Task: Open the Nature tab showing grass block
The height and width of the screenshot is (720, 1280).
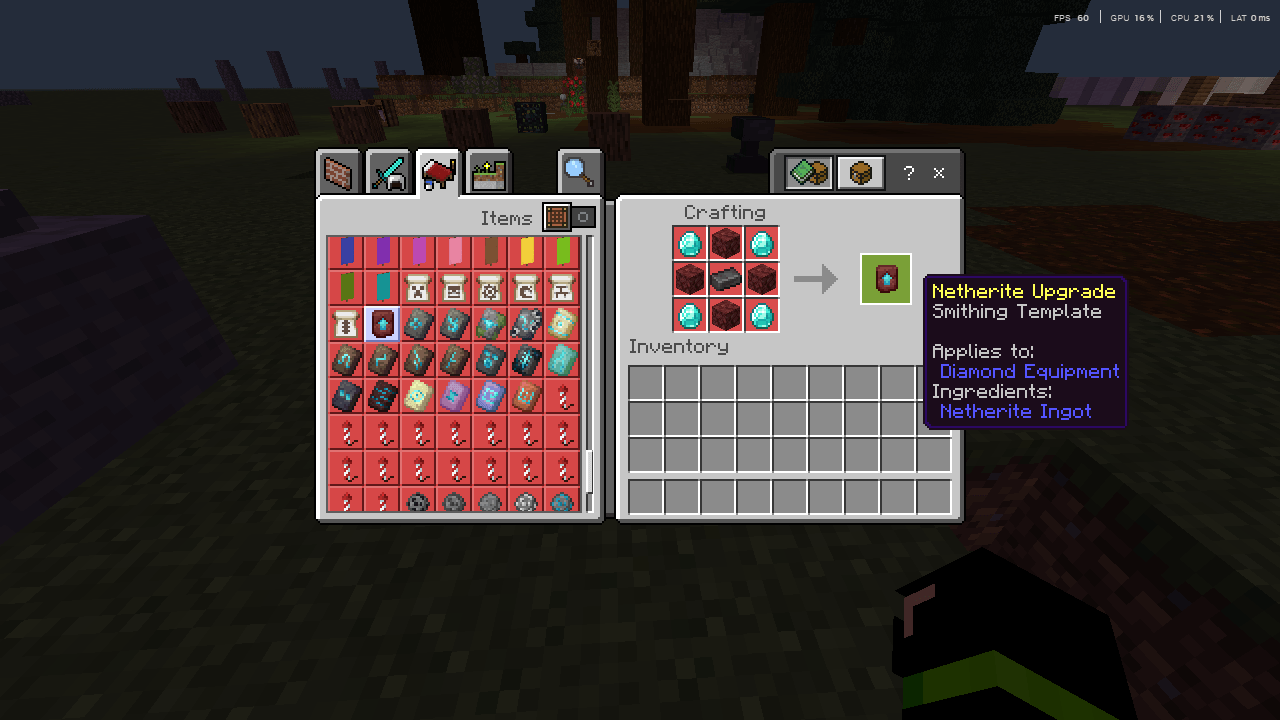Action: [x=487, y=172]
